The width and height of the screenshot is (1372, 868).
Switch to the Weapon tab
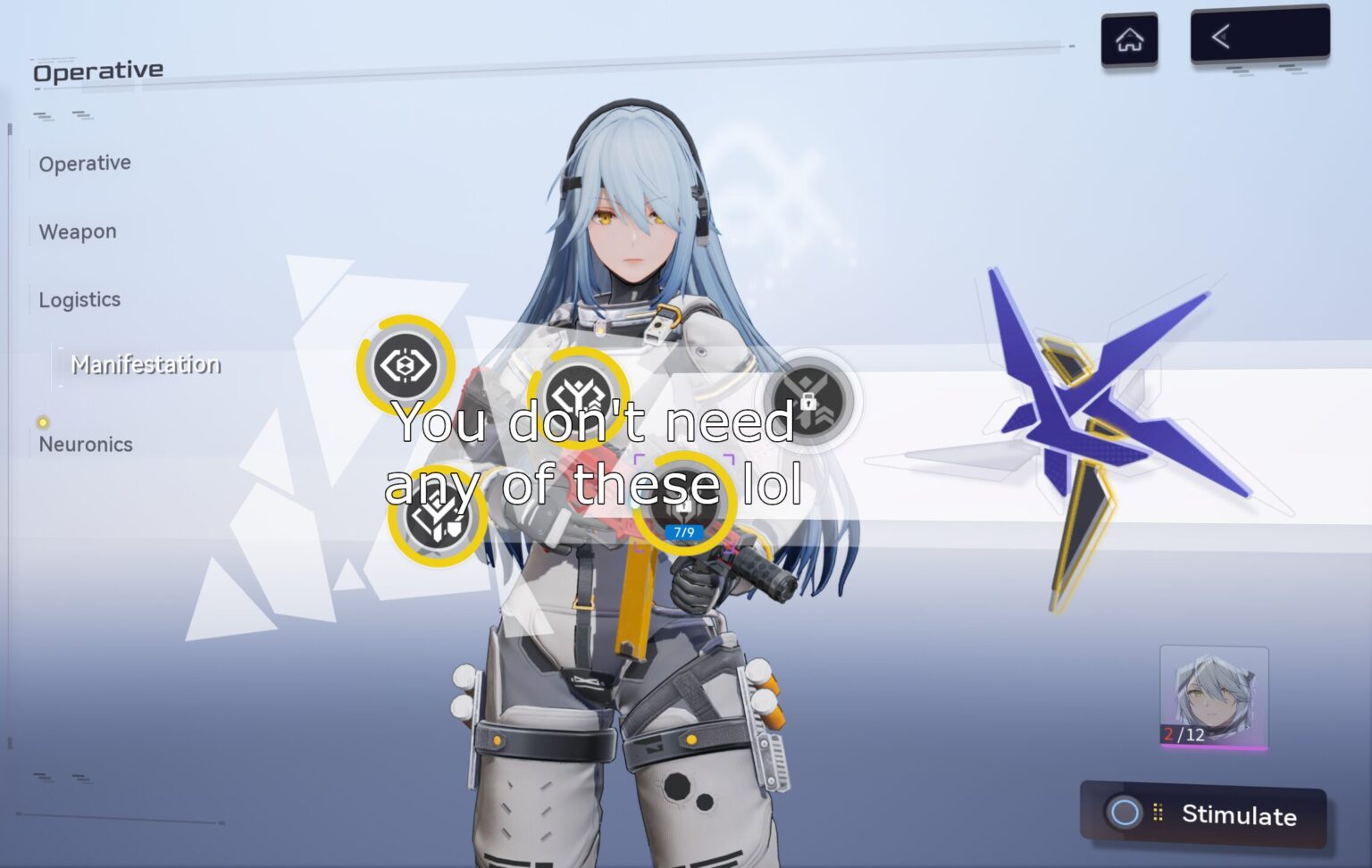click(77, 230)
